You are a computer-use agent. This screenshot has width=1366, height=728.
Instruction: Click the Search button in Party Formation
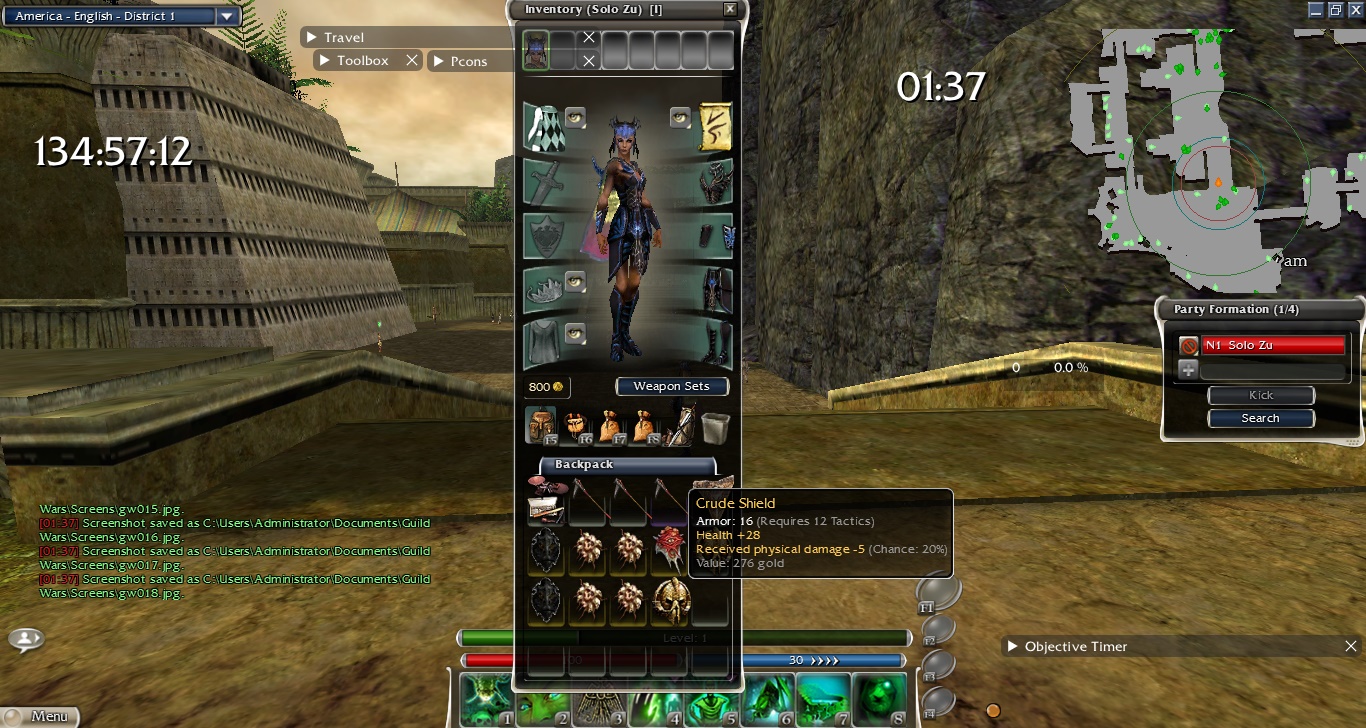[1260, 418]
